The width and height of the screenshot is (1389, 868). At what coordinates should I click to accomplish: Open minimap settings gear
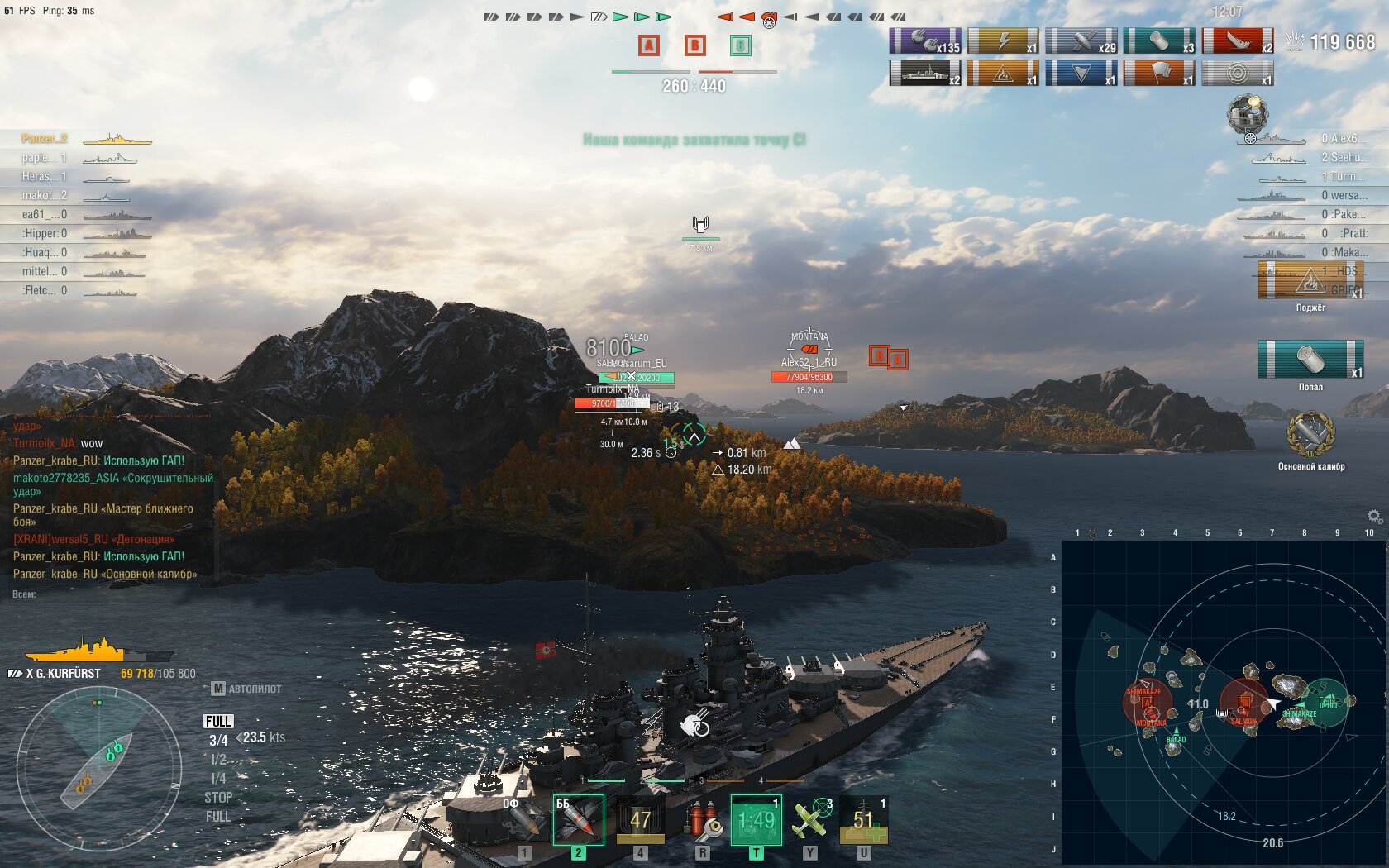pos(1374,517)
